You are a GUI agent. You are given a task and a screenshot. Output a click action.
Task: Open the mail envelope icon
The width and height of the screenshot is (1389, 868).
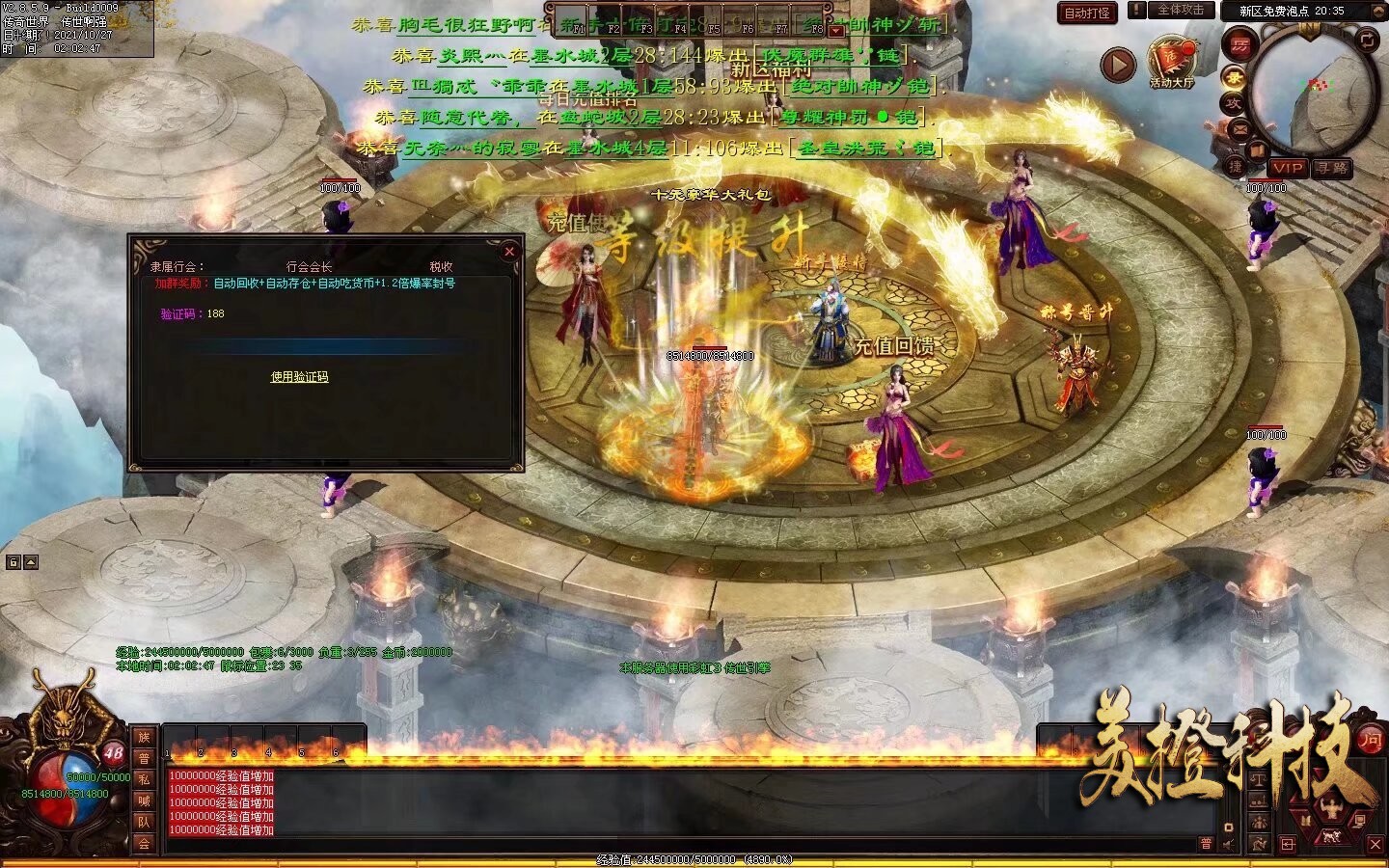[x=1239, y=128]
